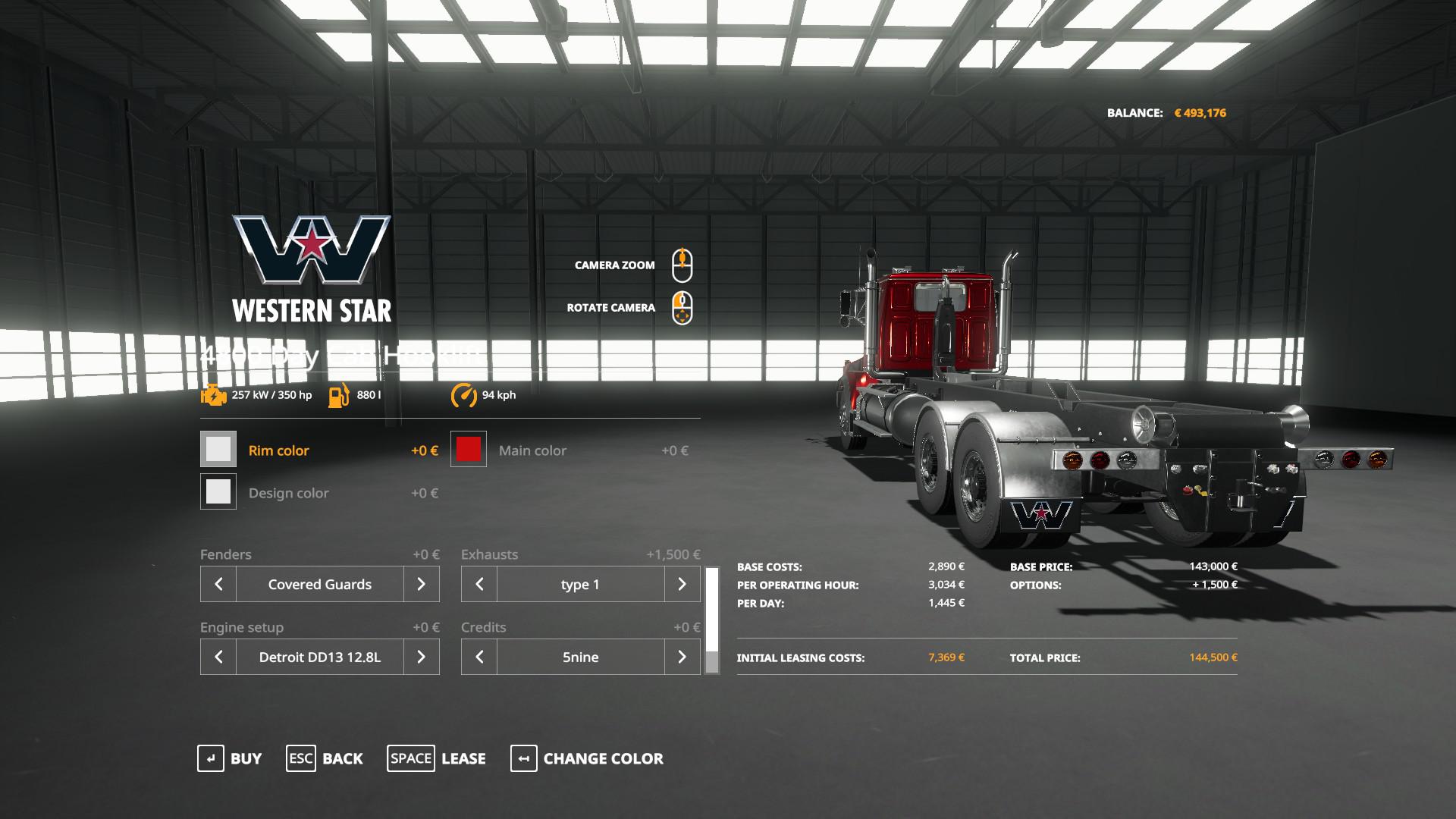Select the next Engine setup
Screen dimensions: 1456x819
[421, 657]
